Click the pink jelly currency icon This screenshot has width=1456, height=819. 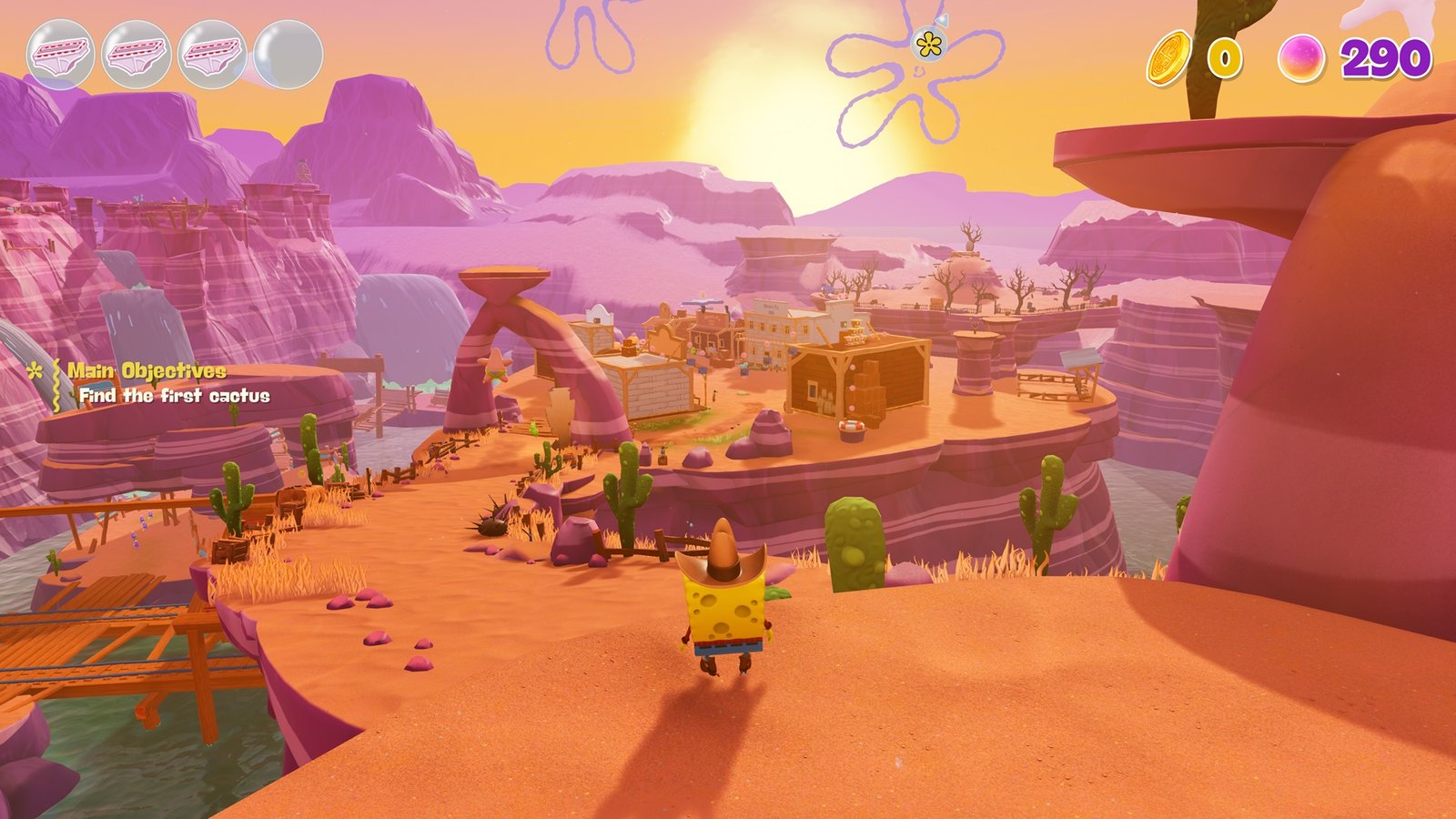pyautogui.click(x=1301, y=58)
